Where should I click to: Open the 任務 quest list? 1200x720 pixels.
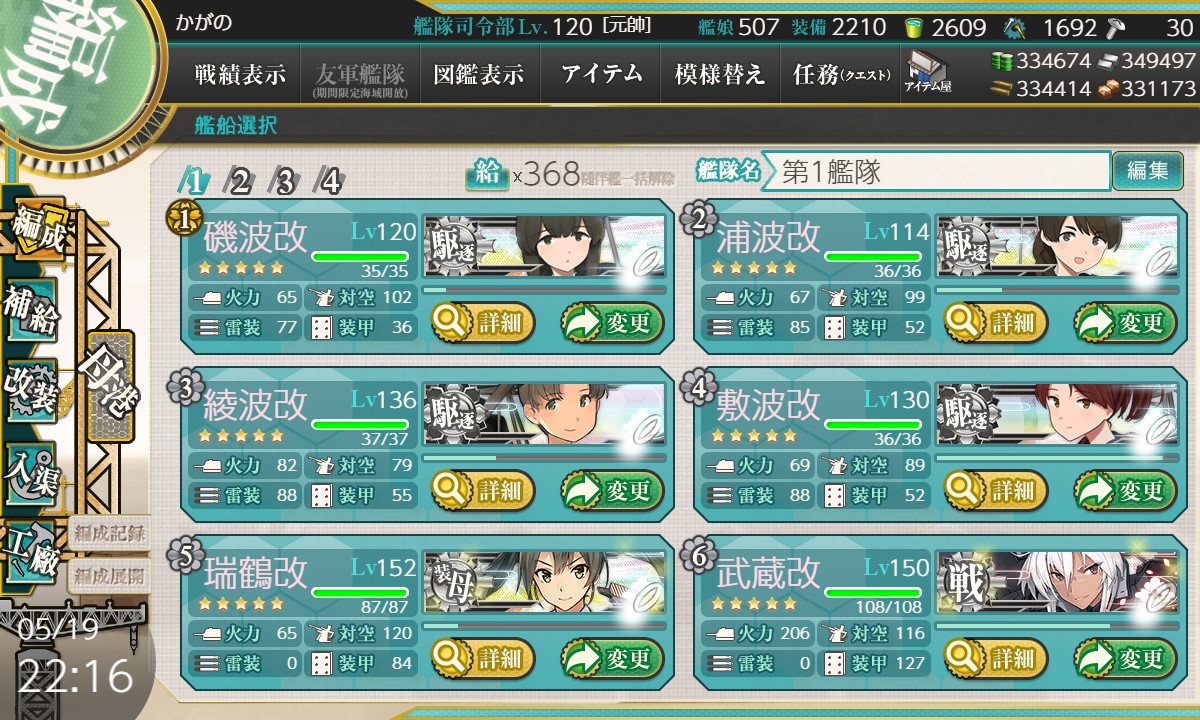pyautogui.click(x=840, y=74)
